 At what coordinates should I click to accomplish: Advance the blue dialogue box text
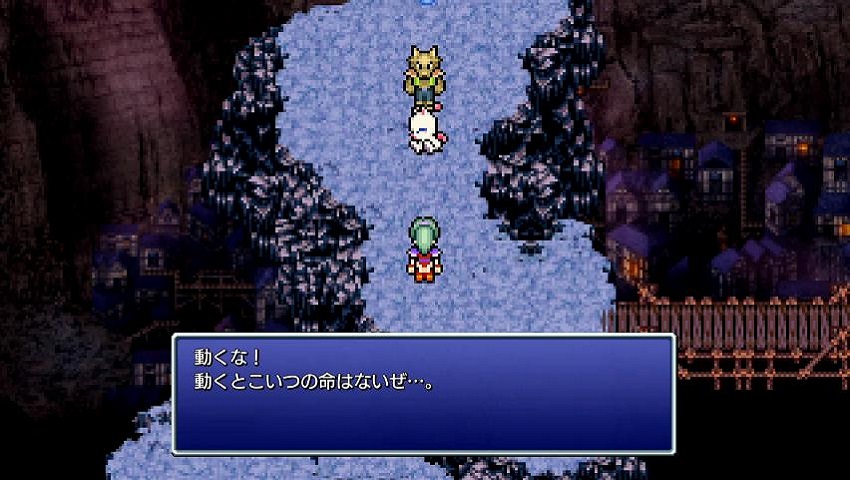pos(423,394)
